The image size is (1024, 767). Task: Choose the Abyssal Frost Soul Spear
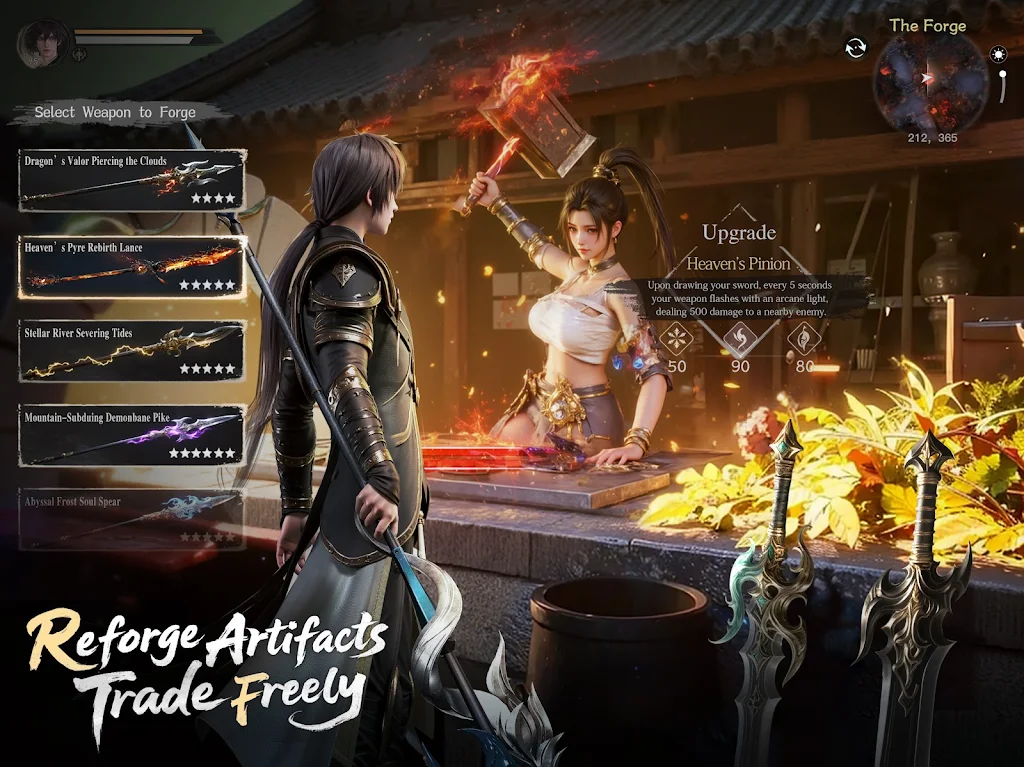[x=132, y=518]
